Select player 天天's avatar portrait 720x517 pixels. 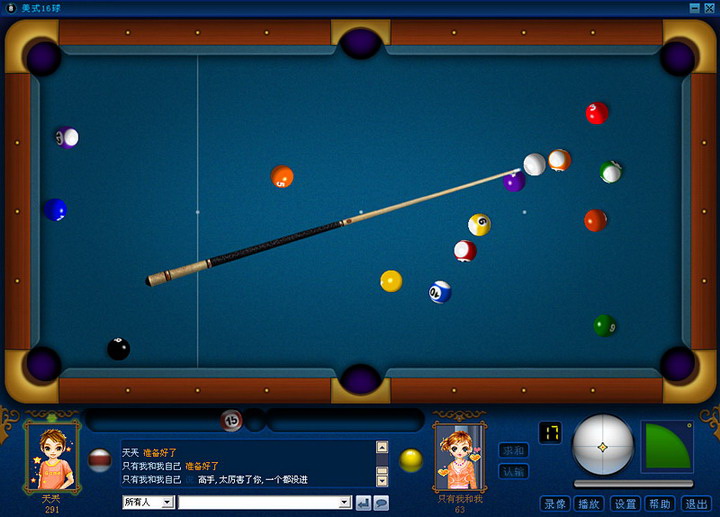tap(53, 457)
